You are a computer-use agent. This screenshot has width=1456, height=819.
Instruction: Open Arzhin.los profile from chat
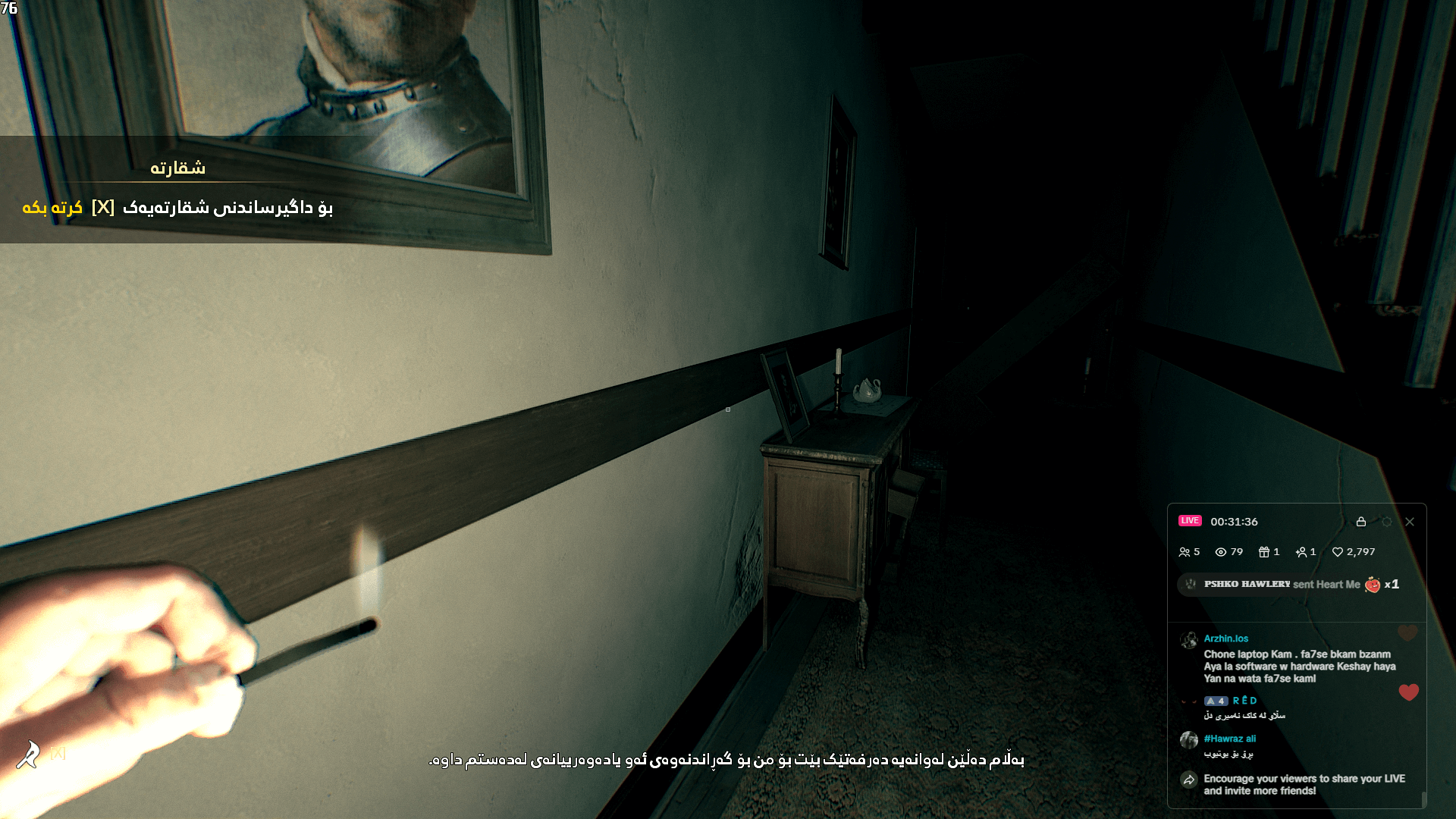point(1225,638)
